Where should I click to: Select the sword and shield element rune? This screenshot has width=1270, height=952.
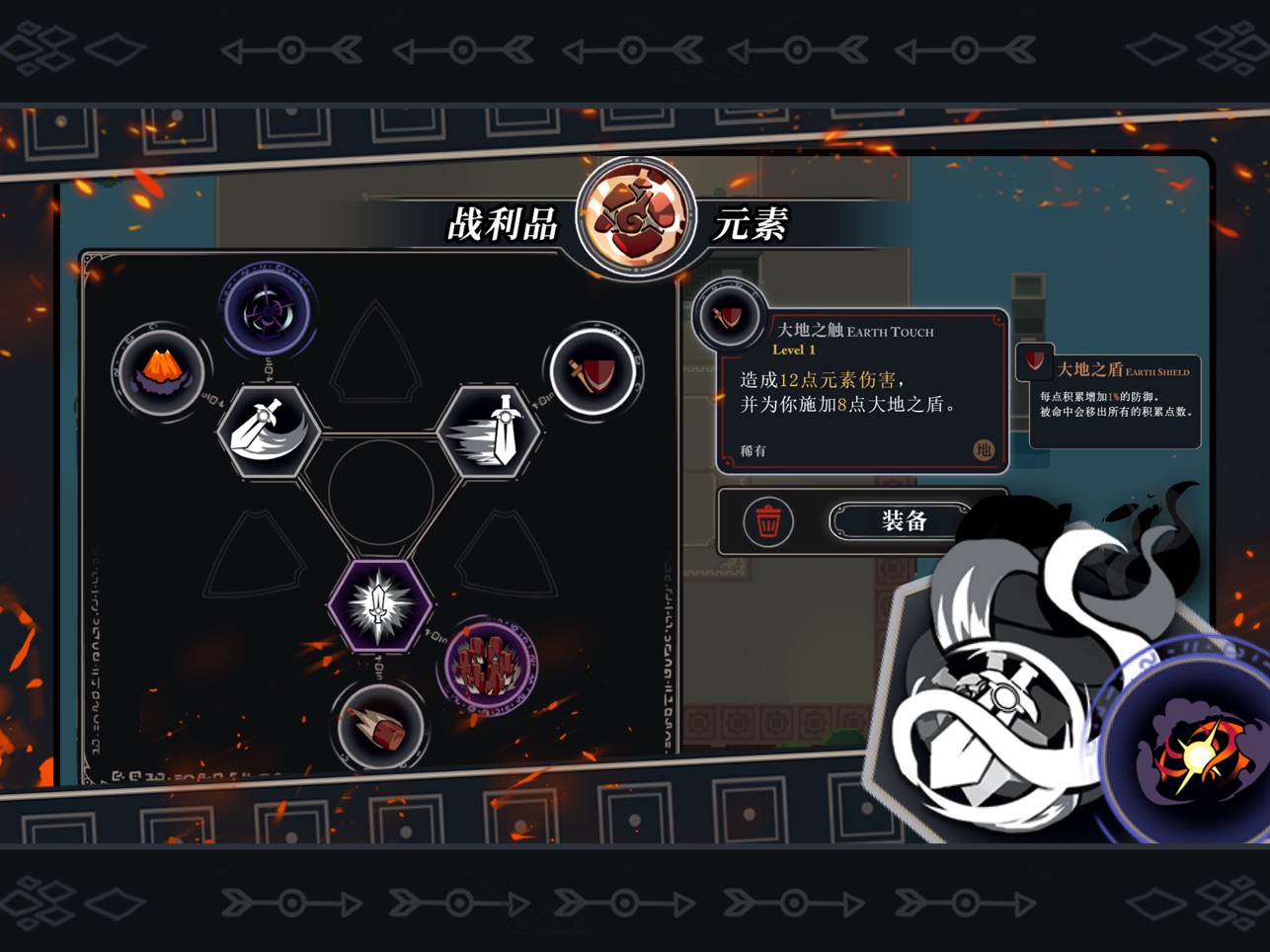(594, 373)
